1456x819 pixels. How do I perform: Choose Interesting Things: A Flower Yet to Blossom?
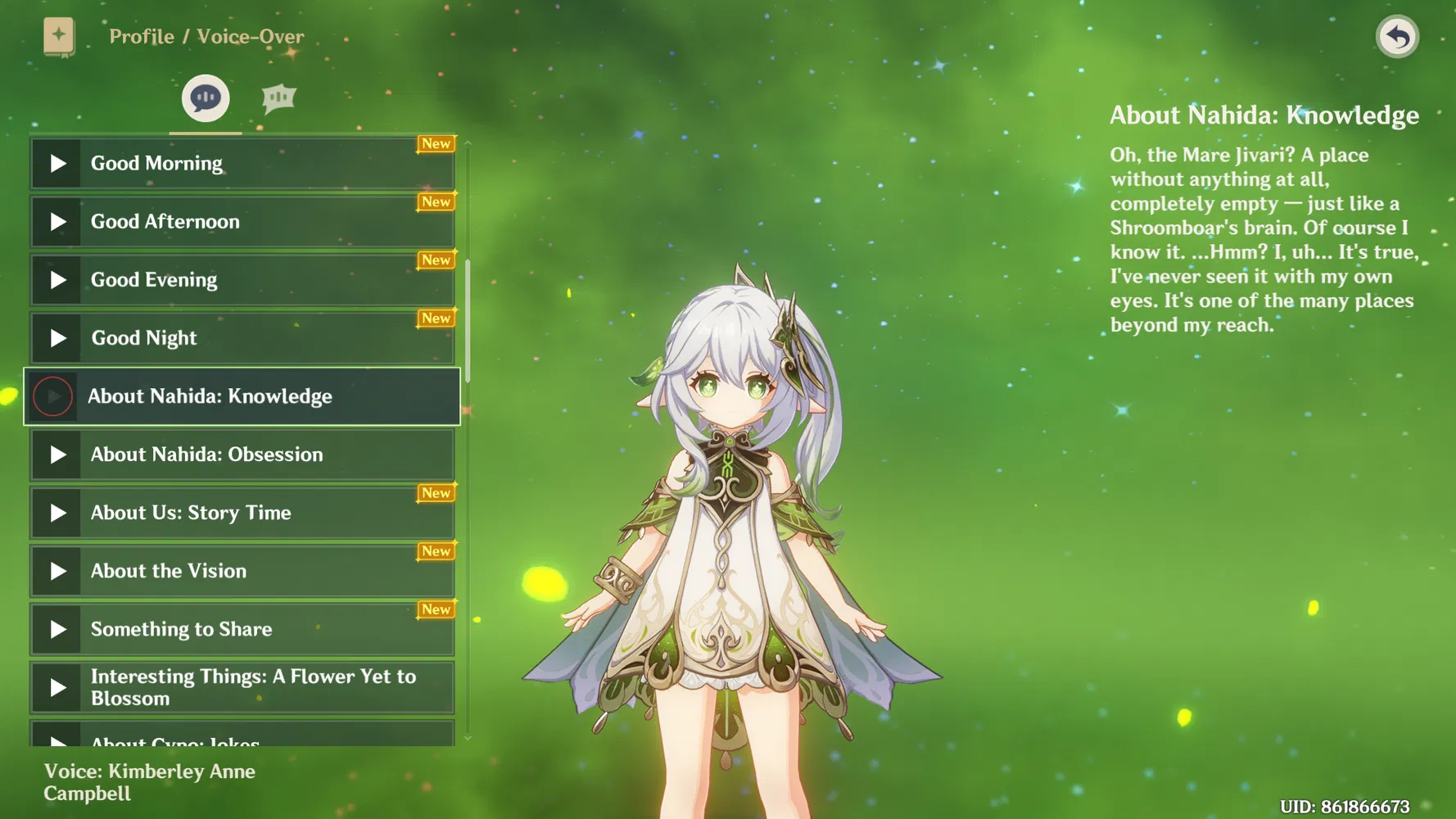click(242, 687)
